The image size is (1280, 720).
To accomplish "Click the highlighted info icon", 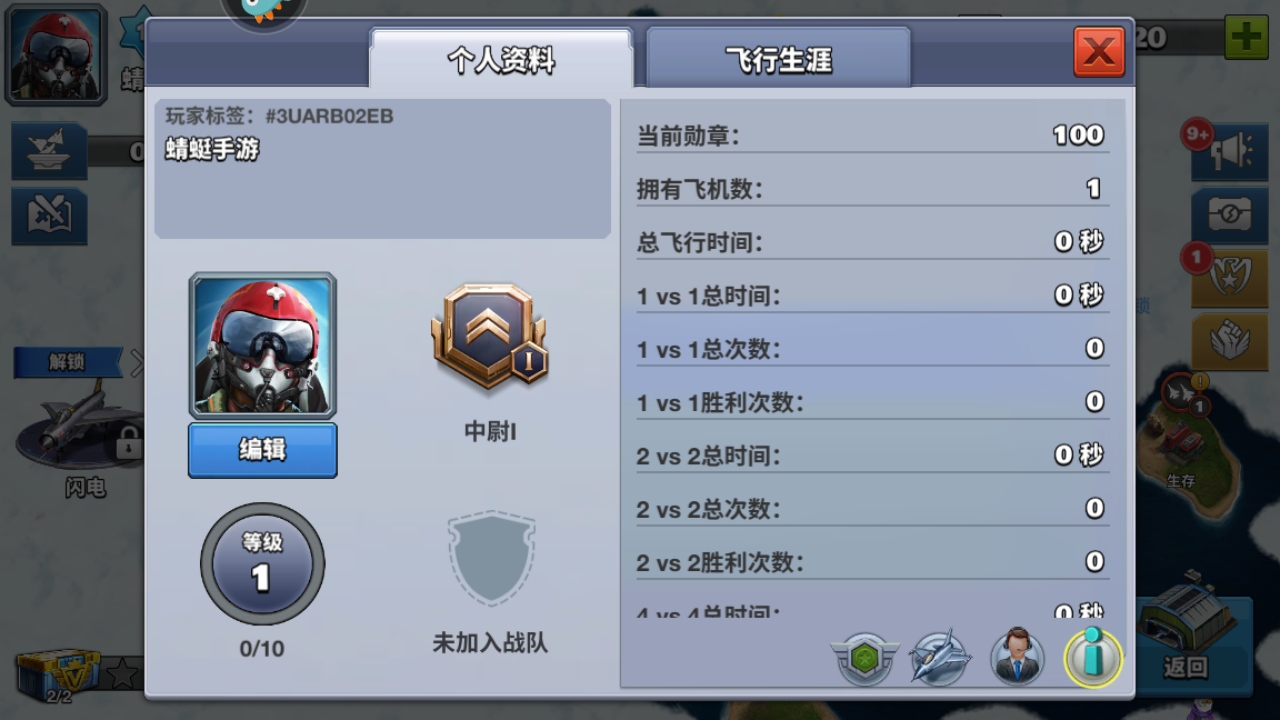I will (1092, 658).
